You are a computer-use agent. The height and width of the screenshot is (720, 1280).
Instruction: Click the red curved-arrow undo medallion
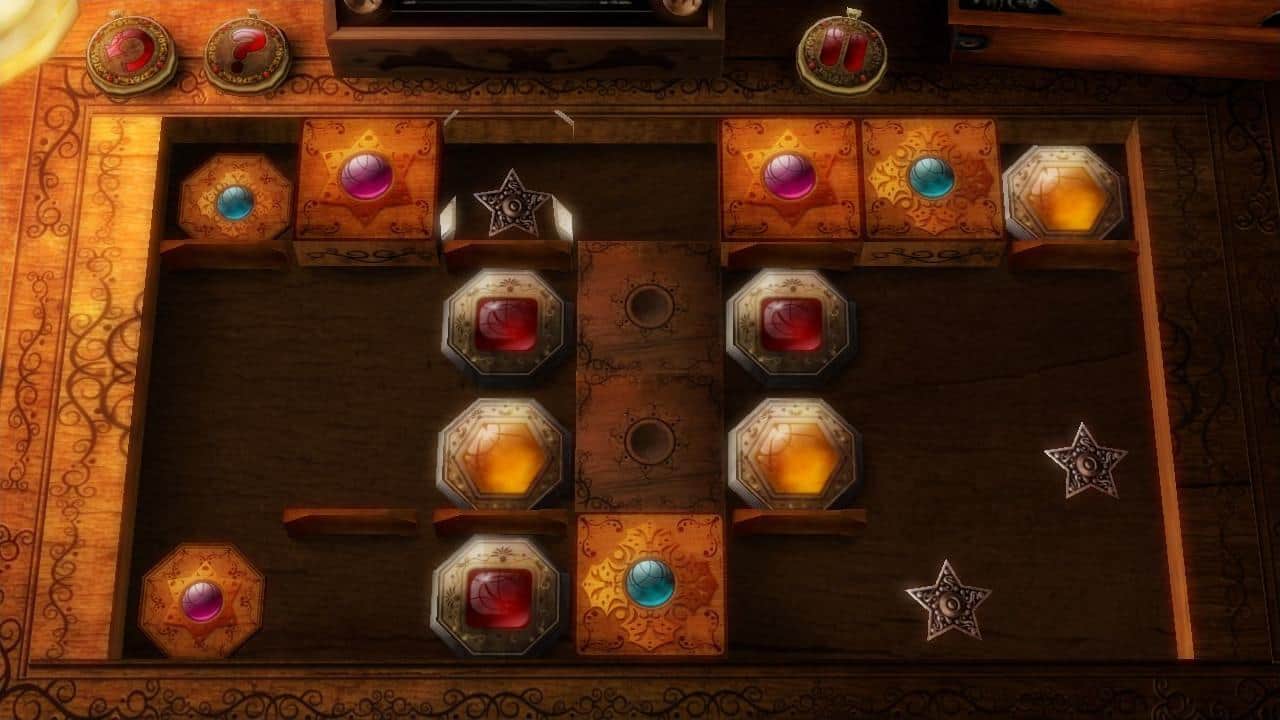[x=132, y=53]
